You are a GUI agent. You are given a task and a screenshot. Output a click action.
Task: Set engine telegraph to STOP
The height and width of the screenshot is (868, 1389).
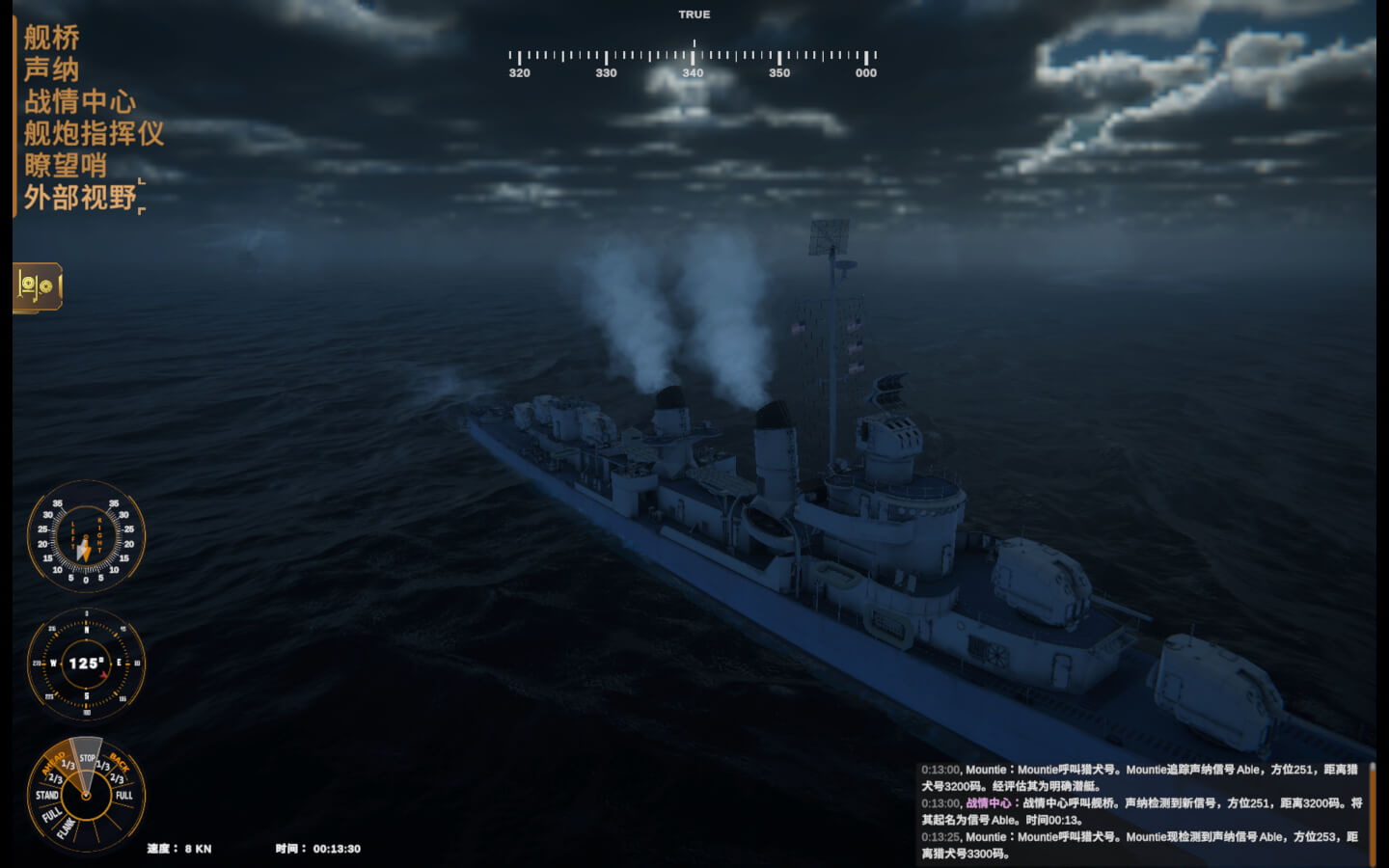tap(88, 758)
